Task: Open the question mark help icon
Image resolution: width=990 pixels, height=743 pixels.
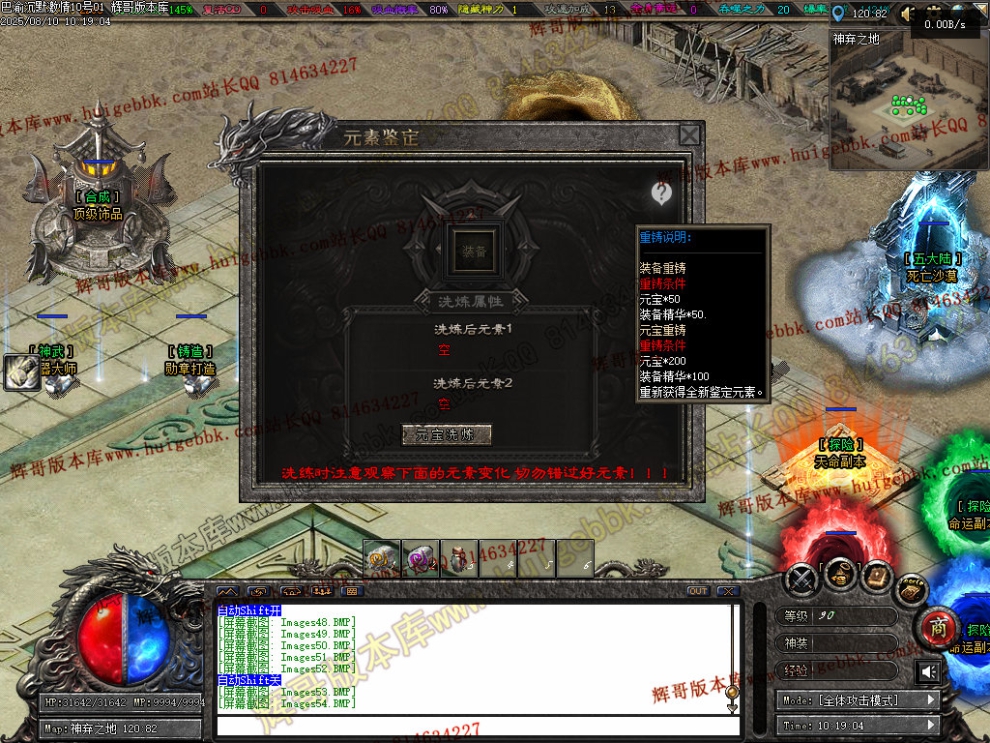Action: (x=661, y=193)
